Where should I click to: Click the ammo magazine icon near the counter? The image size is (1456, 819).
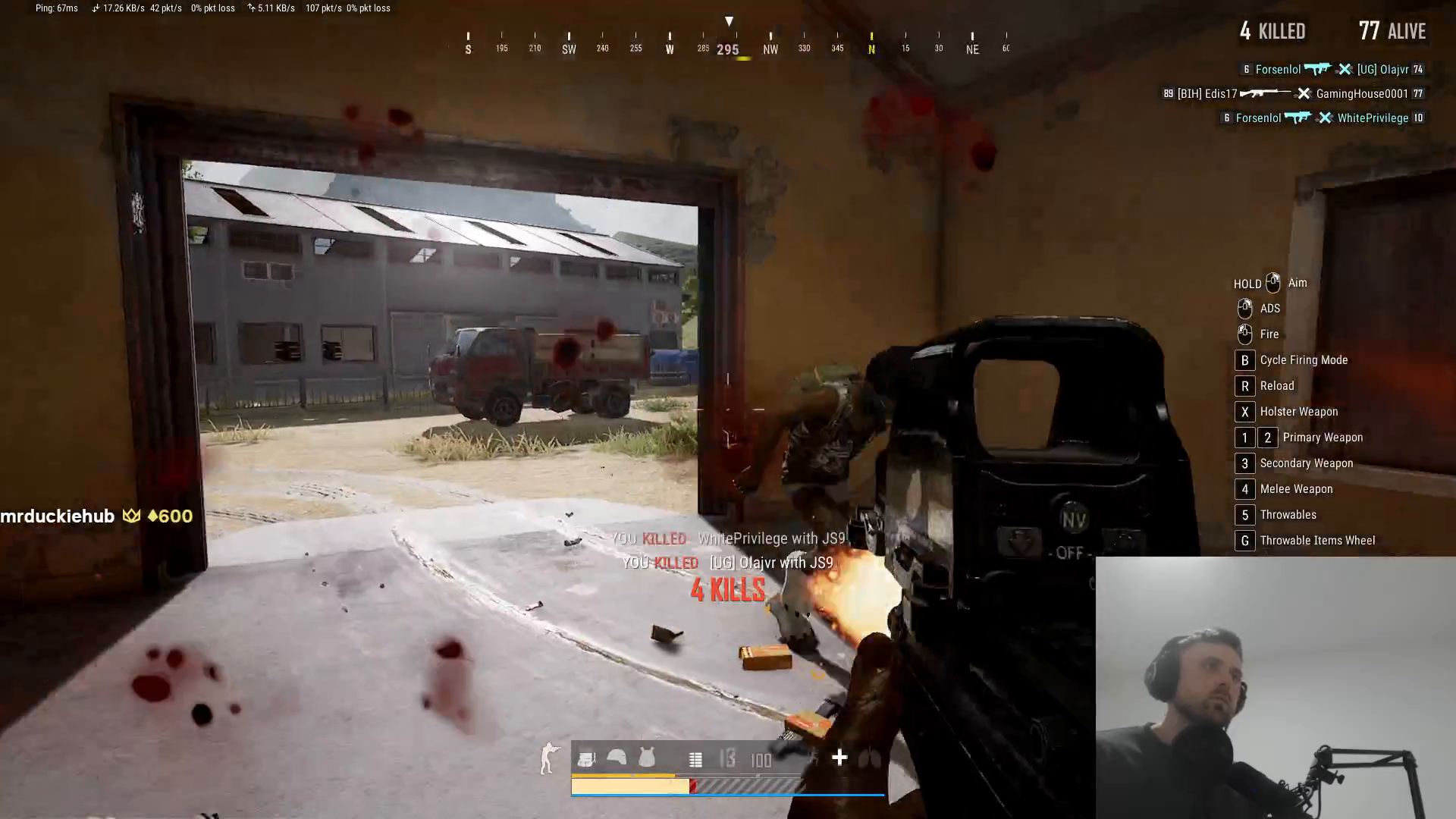pyautogui.click(x=695, y=758)
